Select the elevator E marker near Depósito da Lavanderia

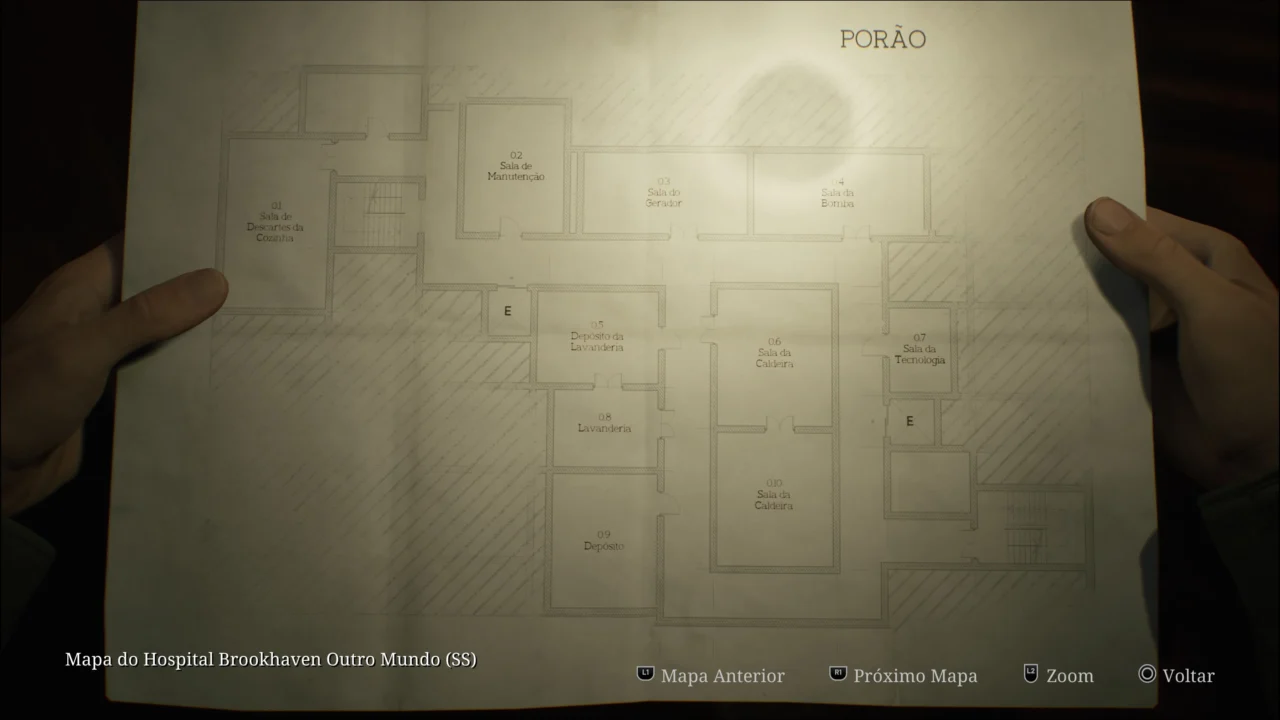pyautogui.click(x=509, y=311)
